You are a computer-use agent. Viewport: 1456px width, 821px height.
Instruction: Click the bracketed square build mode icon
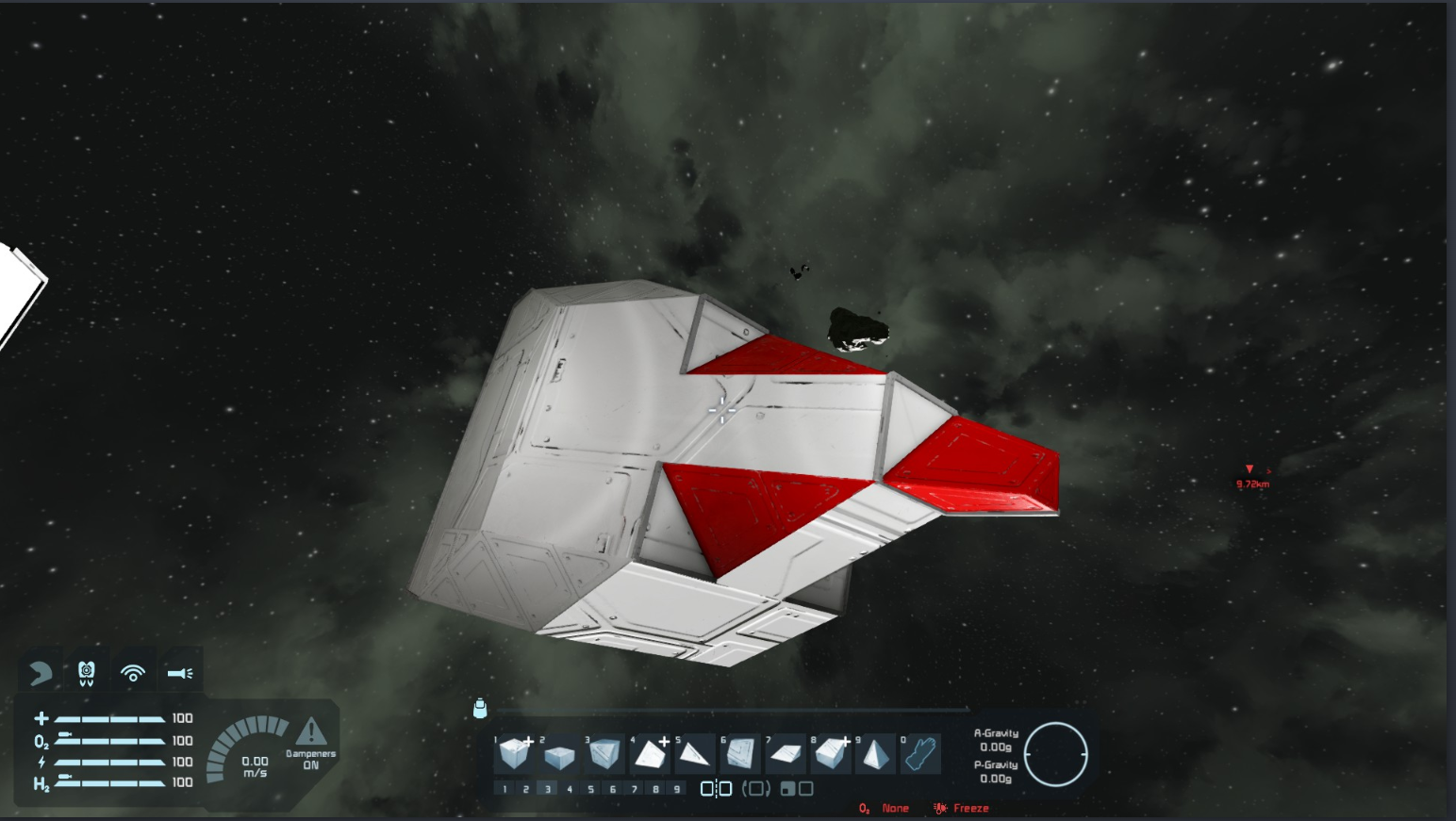756,789
